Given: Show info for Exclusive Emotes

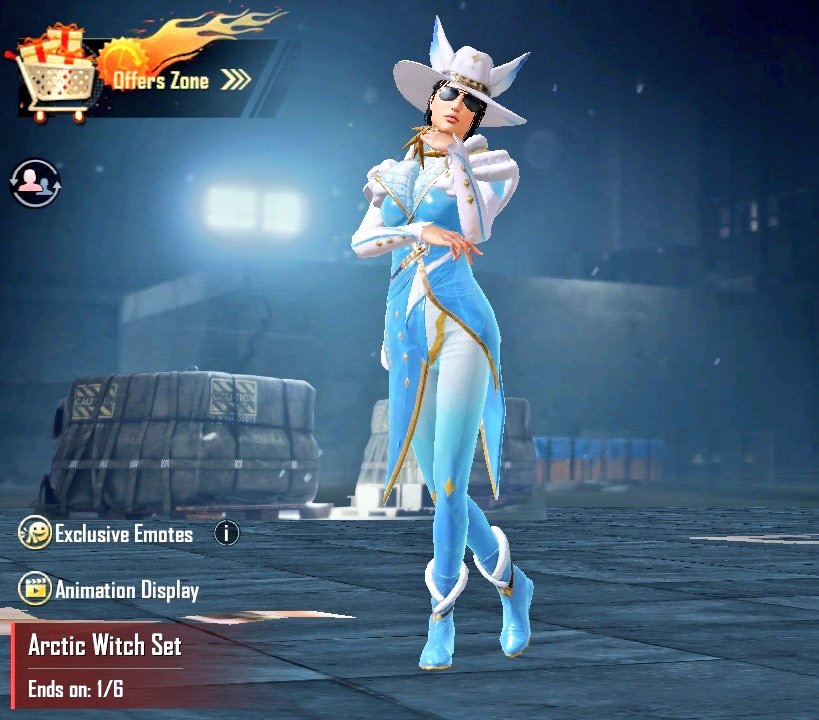Looking at the screenshot, I should pos(227,533).
